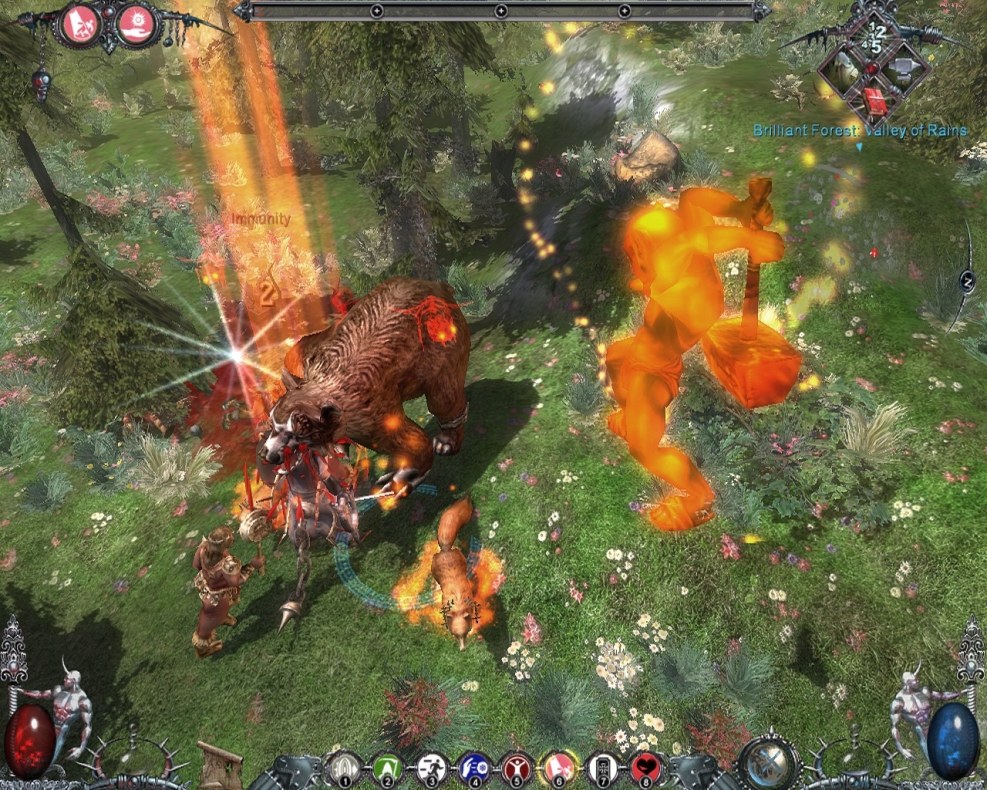Click the crossed-swords orb beside the hotbar

[x=766, y=762]
